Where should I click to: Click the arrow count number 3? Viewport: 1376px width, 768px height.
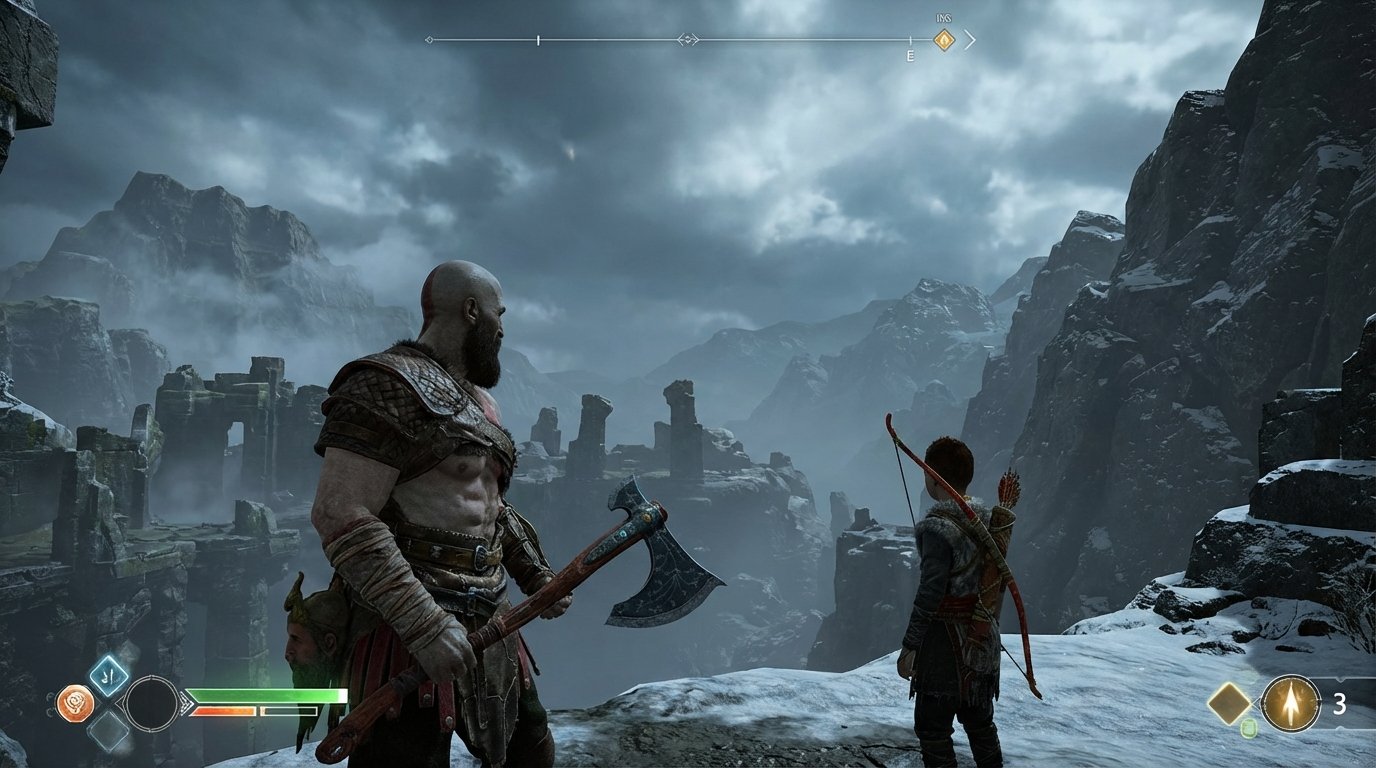1341,704
